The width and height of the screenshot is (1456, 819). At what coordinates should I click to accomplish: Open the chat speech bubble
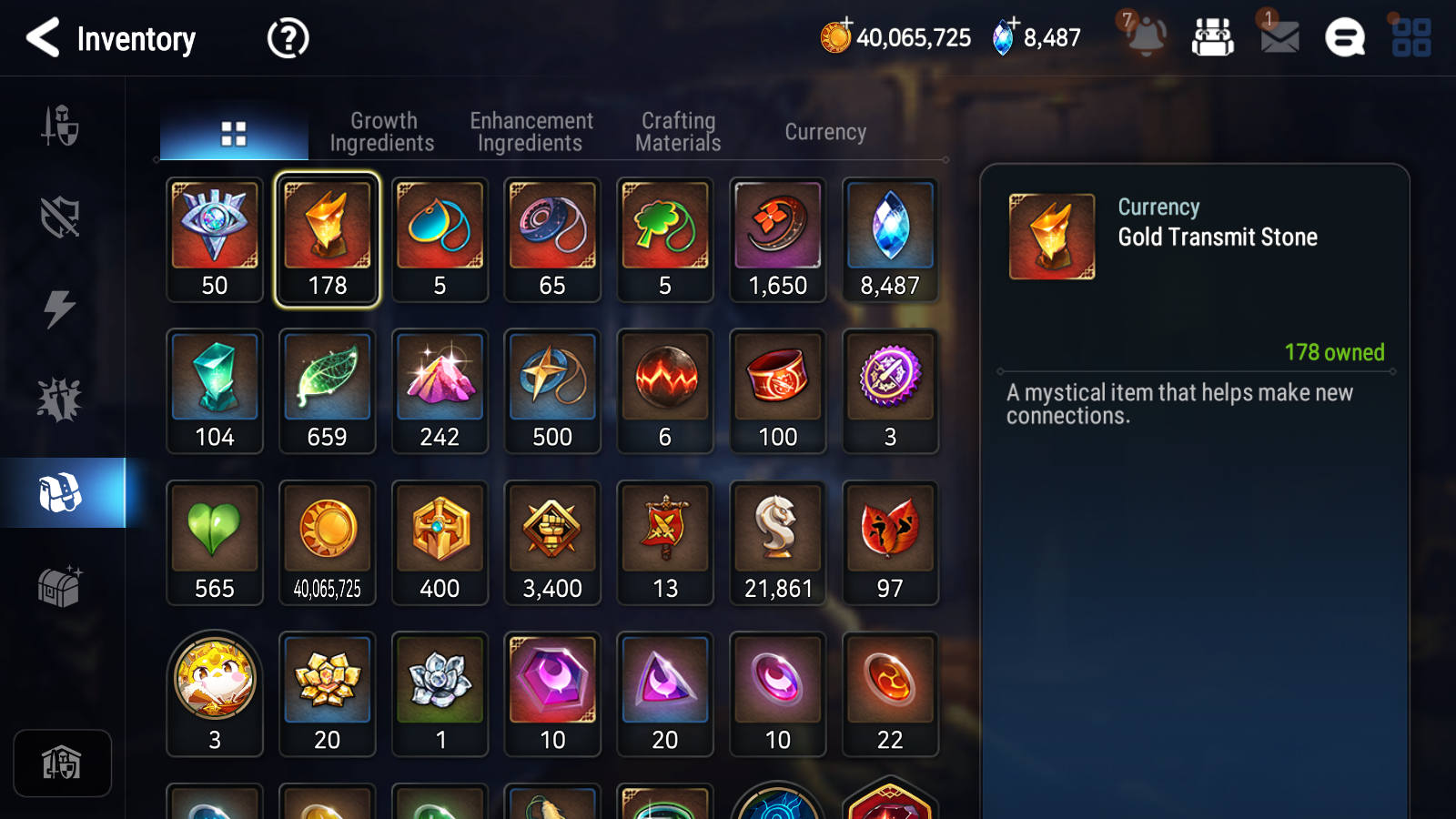click(x=1345, y=37)
